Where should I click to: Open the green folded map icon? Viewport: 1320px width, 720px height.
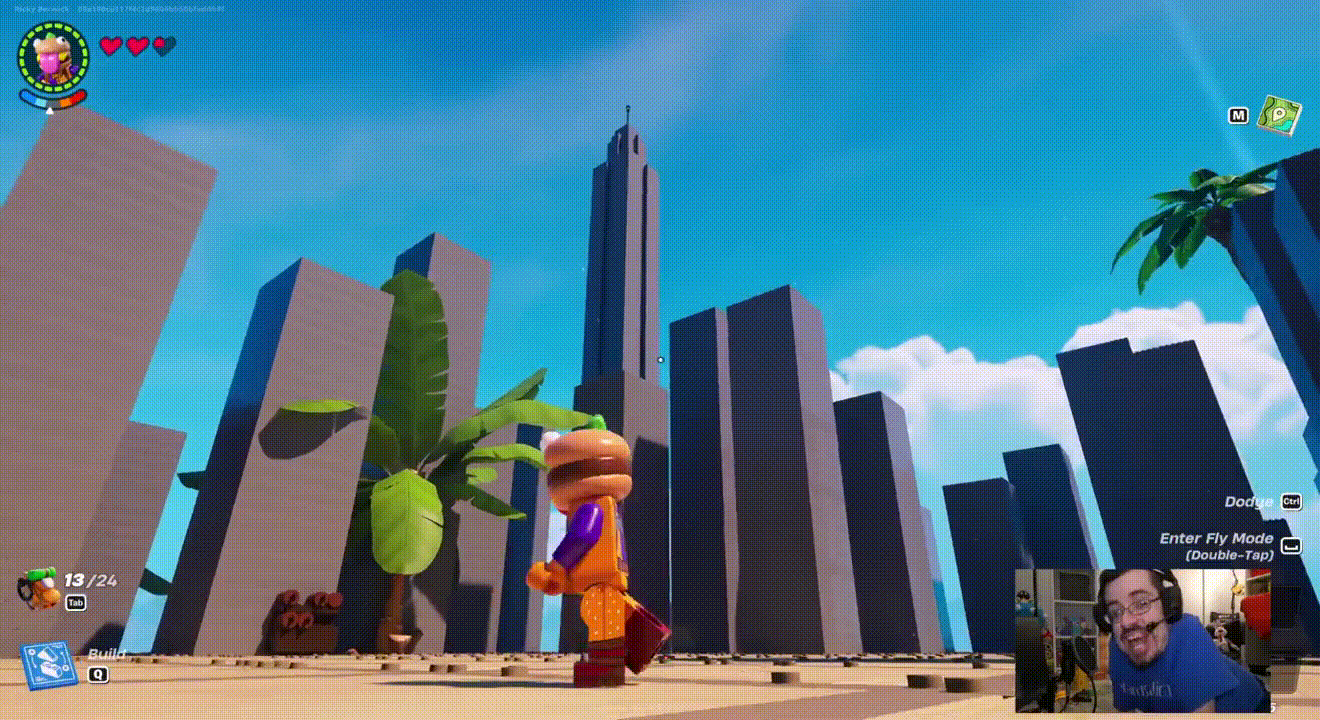[x=1278, y=116]
